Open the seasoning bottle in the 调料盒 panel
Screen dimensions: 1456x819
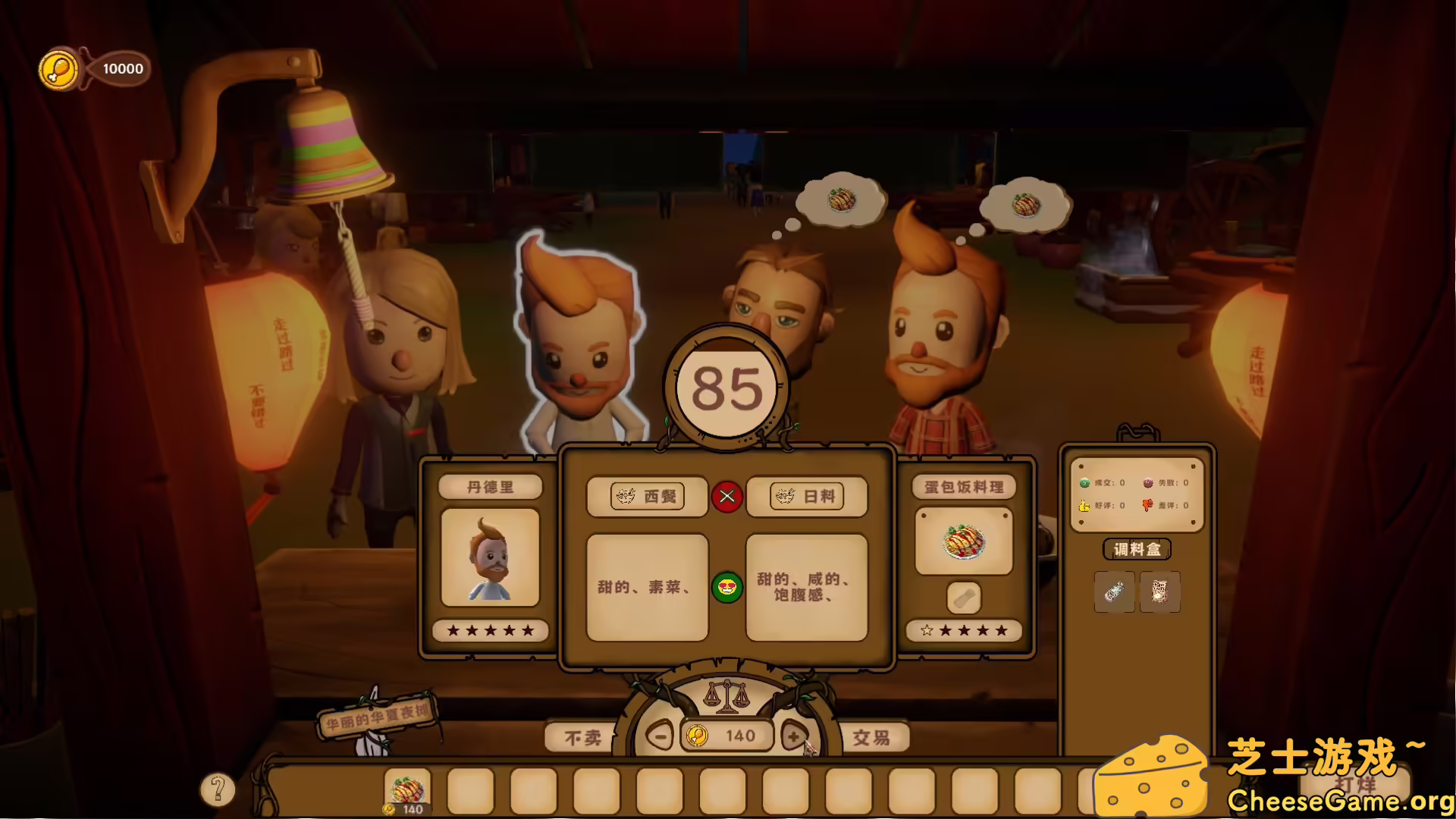(1114, 592)
